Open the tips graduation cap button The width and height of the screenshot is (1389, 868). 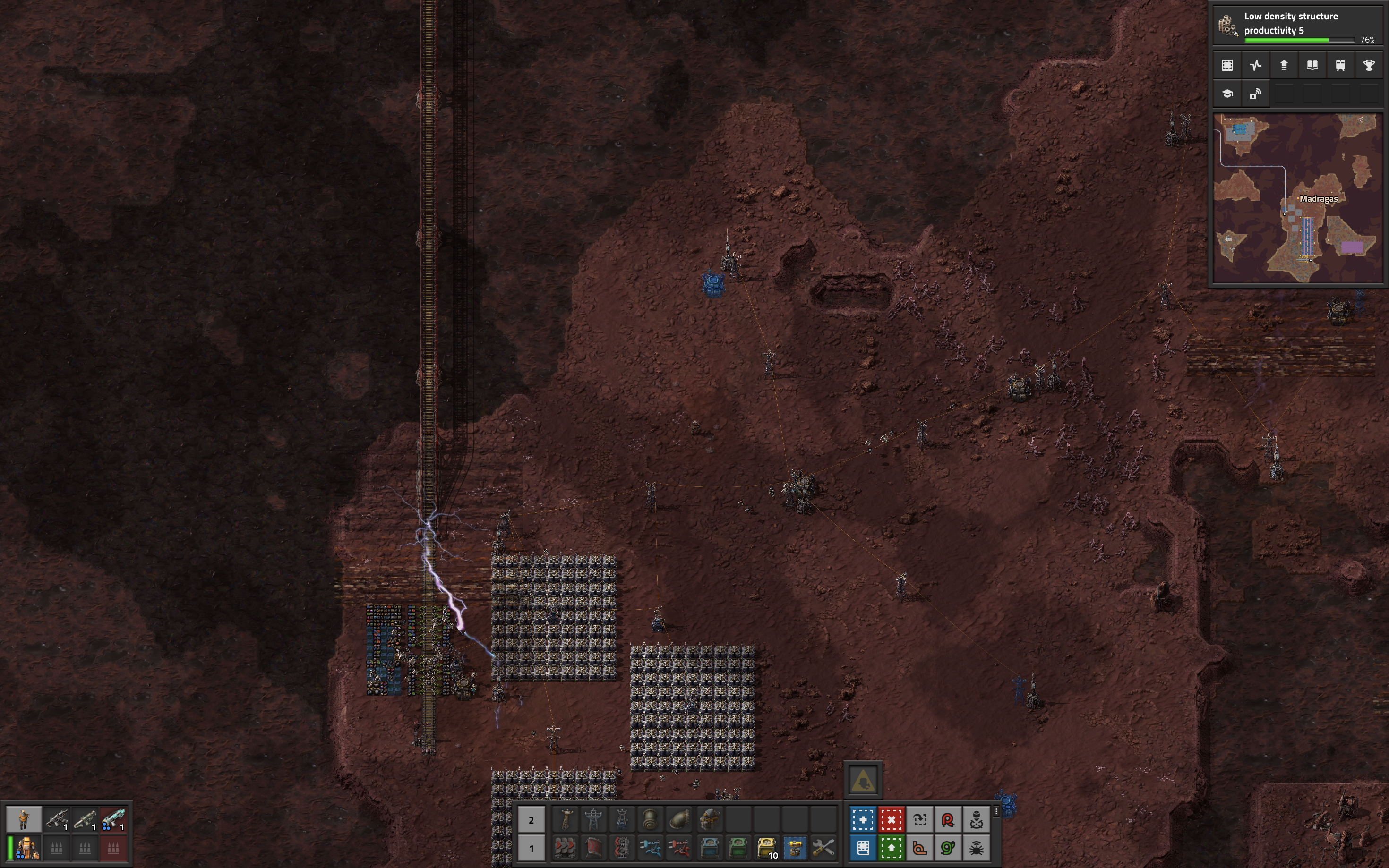tap(1227, 94)
